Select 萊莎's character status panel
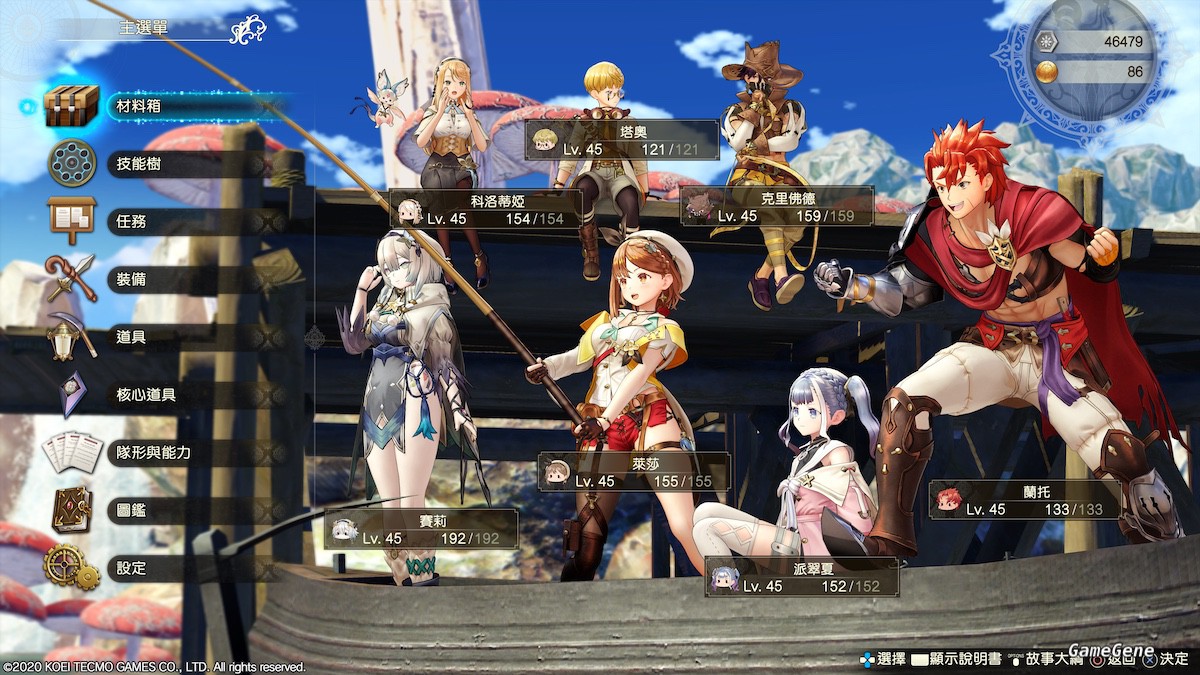The width and height of the screenshot is (1200, 675). (634, 471)
